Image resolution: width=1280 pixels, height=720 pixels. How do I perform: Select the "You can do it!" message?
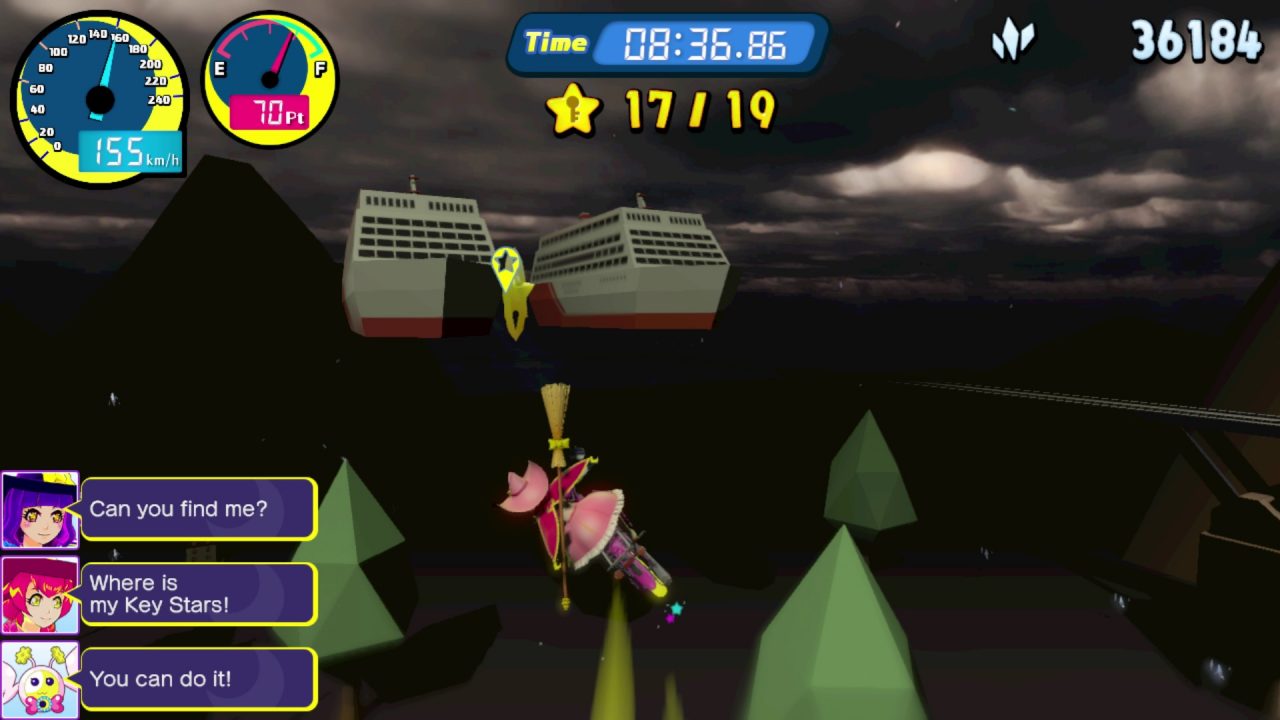click(x=198, y=679)
